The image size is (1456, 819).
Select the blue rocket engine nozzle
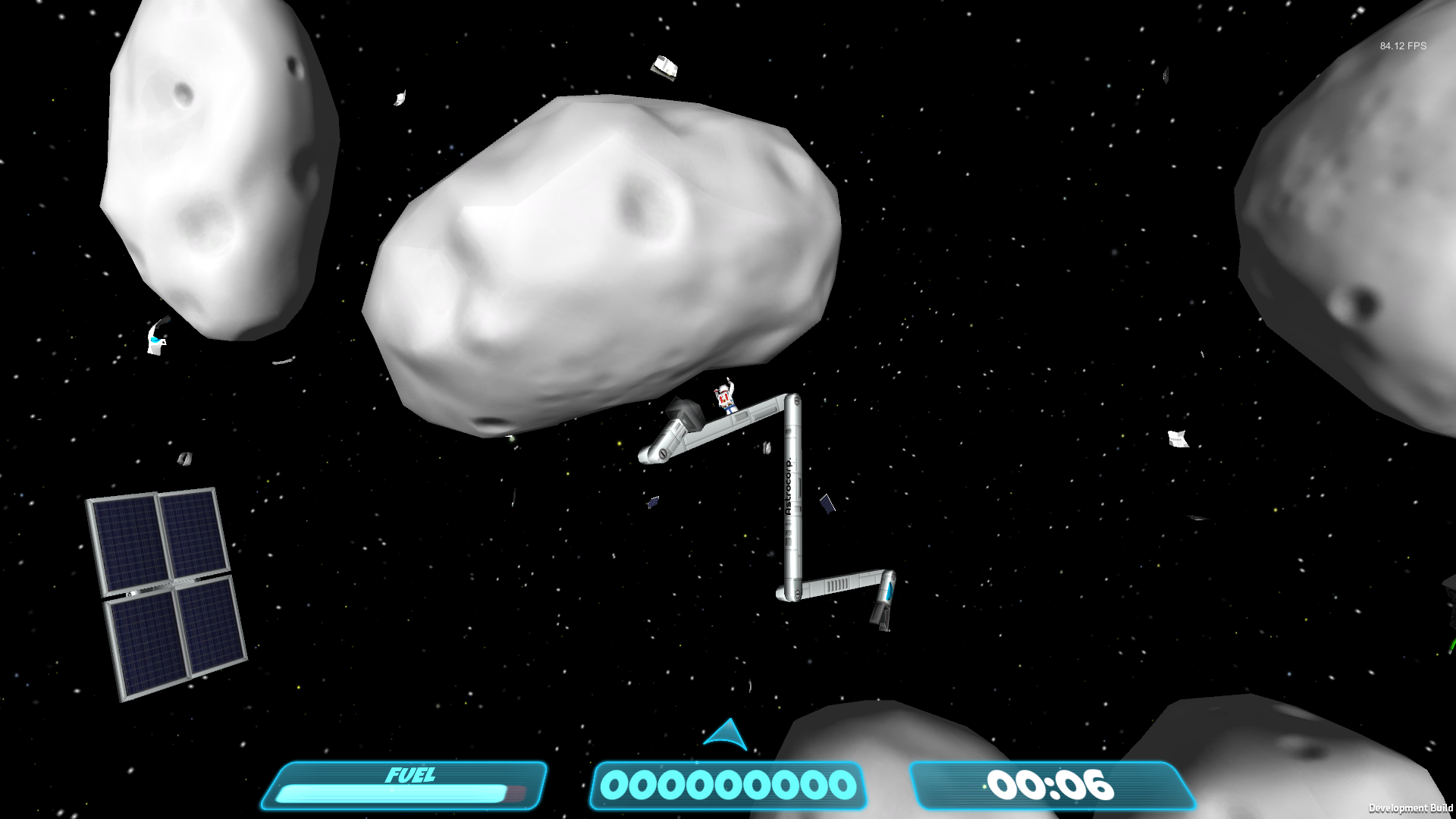click(x=889, y=591)
